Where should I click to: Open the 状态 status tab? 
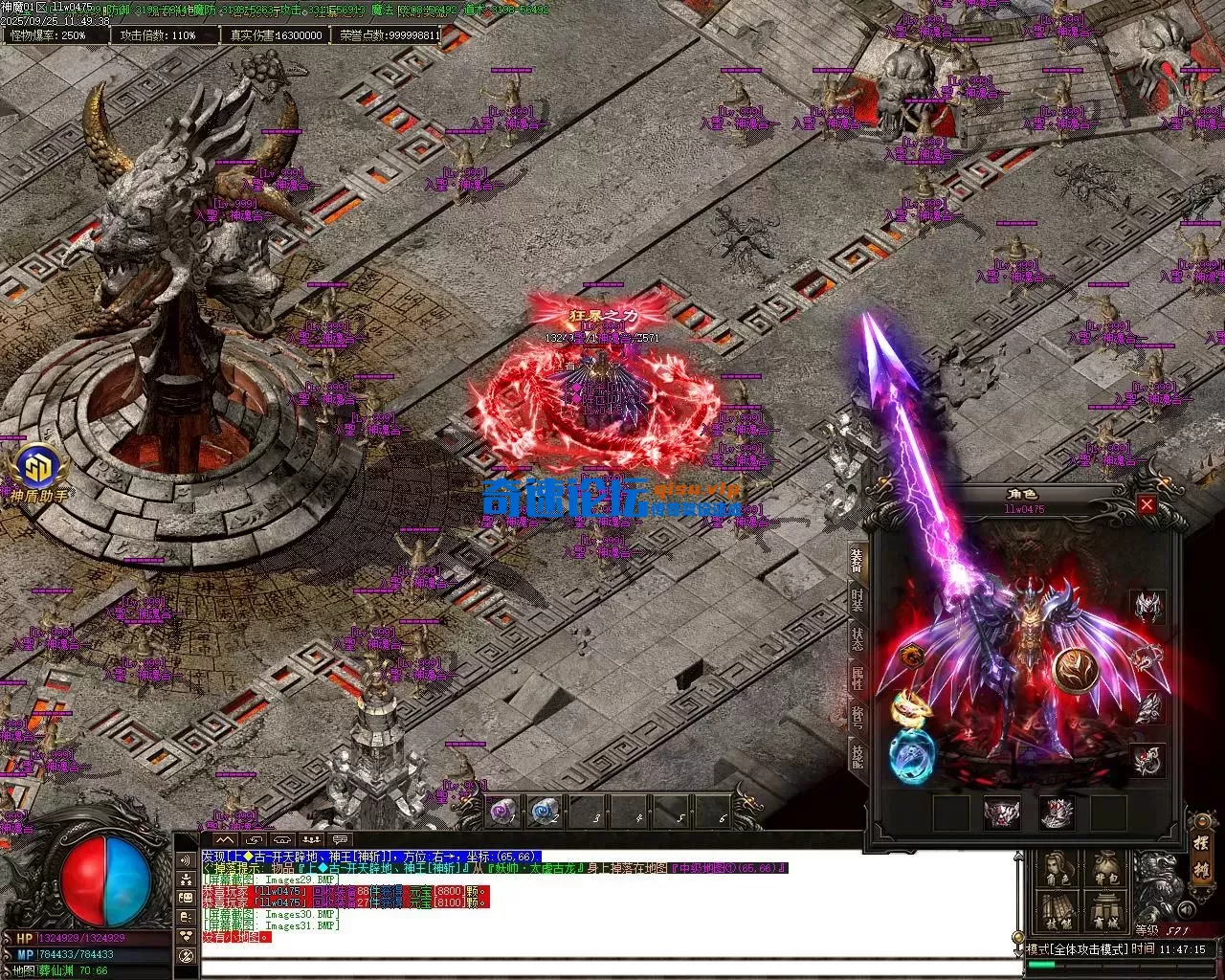[x=857, y=640]
